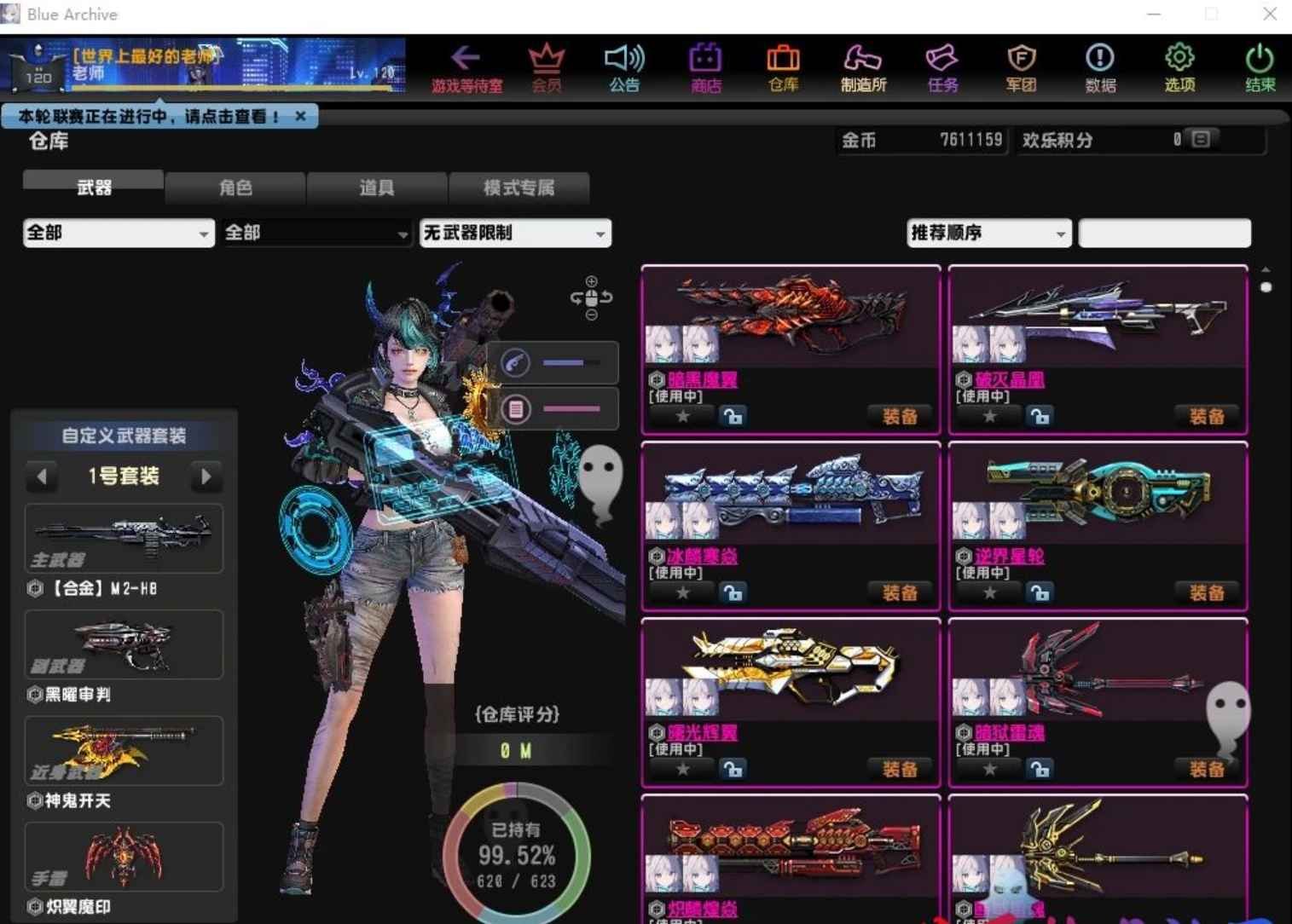Toggle the lock on 破灭晶凰 weapon card
Image resolution: width=1292 pixels, height=924 pixels.
click(1040, 416)
